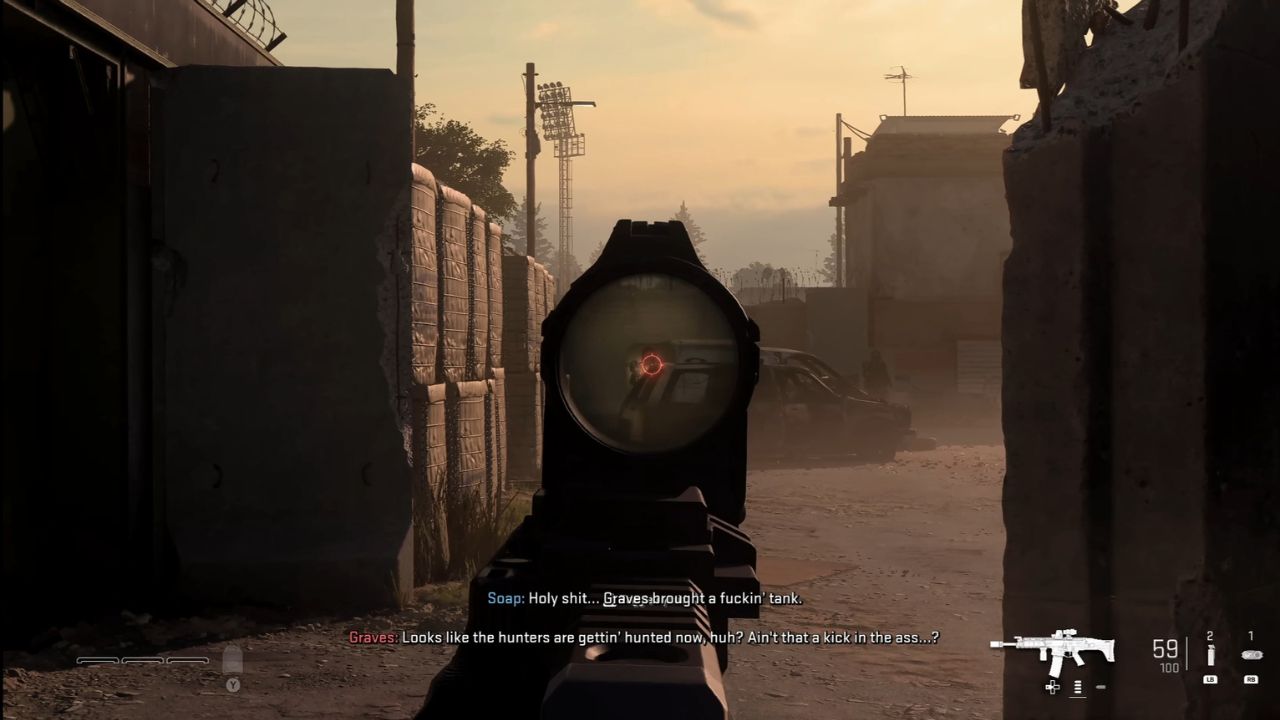Select the snapshot grenade tactical icon
Image resolution: width=1280 pixels, height=720 pixels.
[x=1252, y=654]
